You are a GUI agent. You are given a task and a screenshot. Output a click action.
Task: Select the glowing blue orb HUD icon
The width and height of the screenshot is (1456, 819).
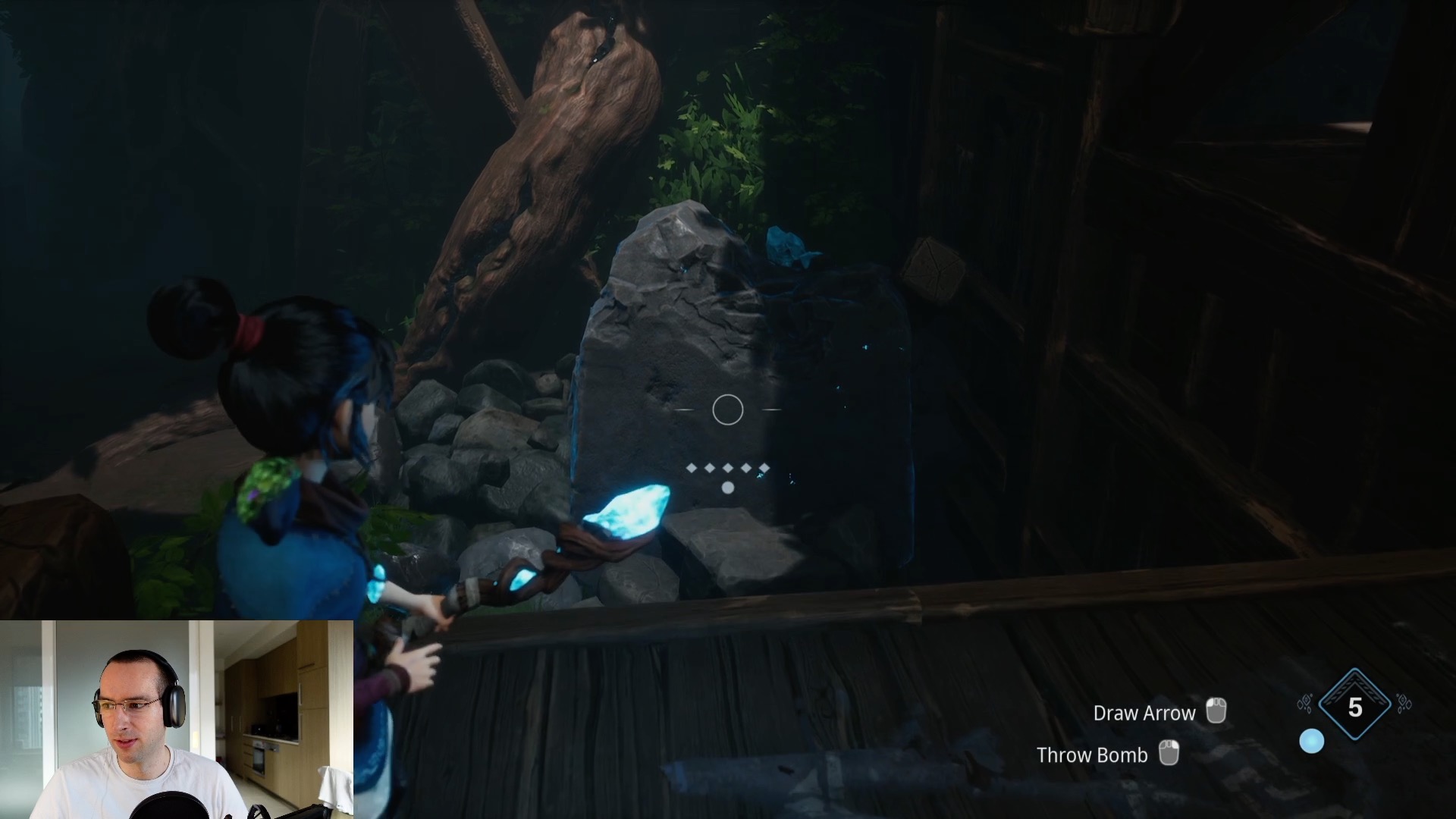tap(1312, 742)
